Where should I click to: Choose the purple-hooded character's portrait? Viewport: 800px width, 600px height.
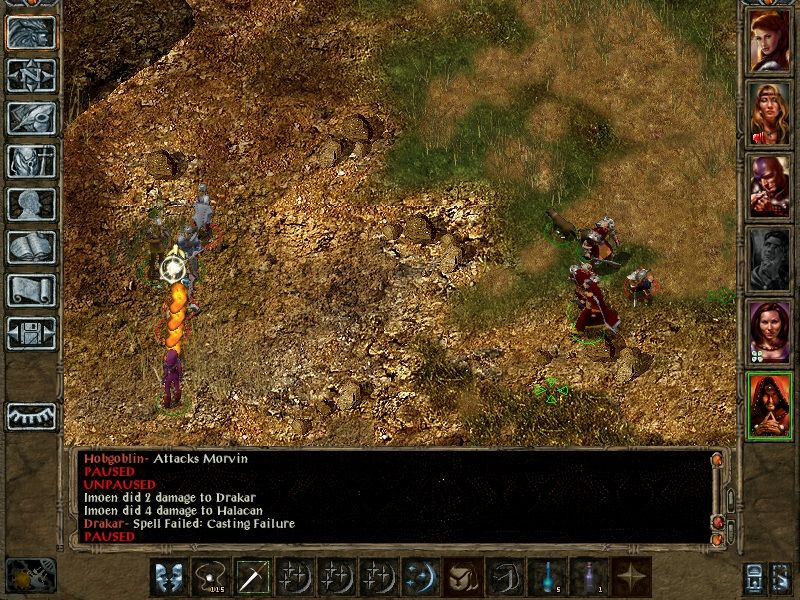pyautogui.click(x=770, y=187)
